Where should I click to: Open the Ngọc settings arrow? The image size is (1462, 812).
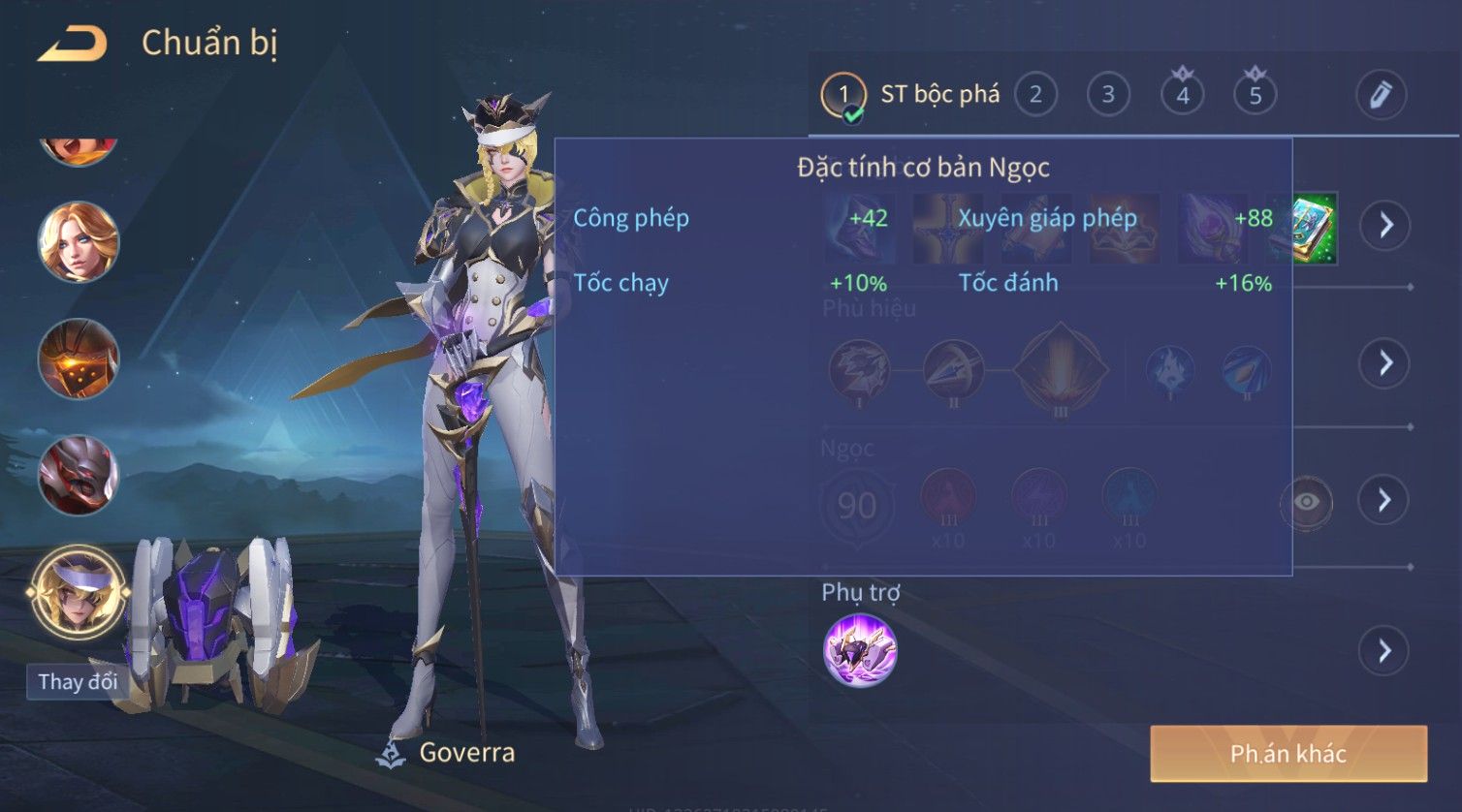[x=1384, y=500]
